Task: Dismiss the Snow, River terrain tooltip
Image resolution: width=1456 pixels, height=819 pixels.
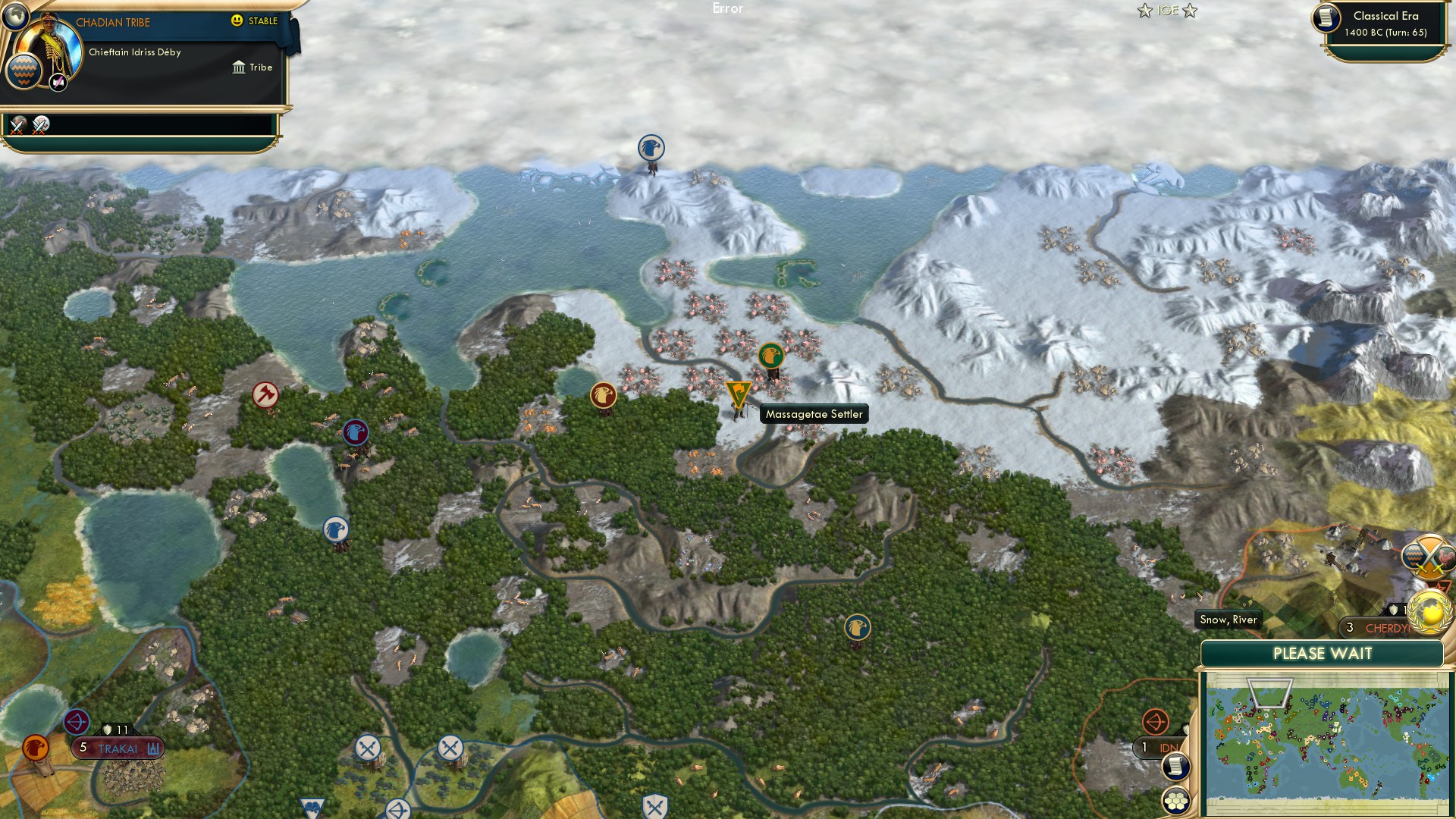Action: 1228,620
